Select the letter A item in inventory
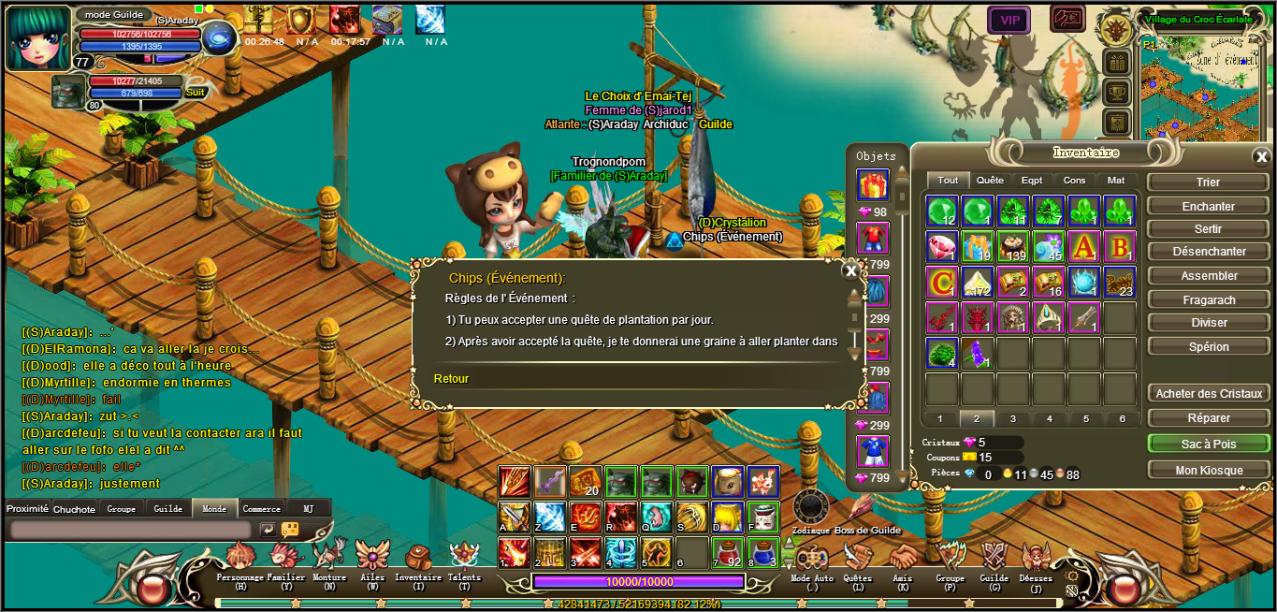 (1084, 246)
